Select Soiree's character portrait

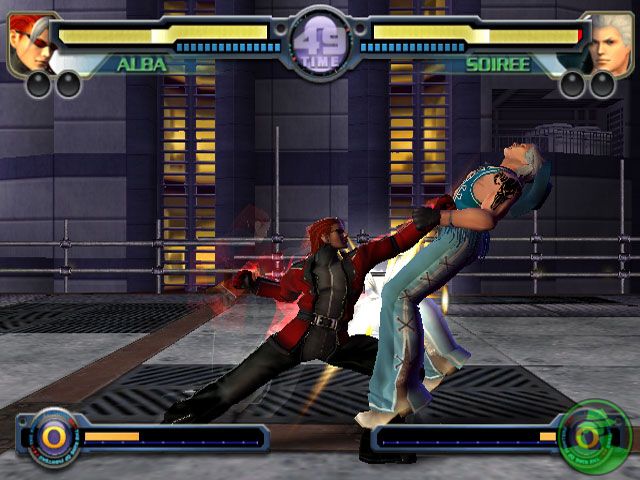[610, 43]
